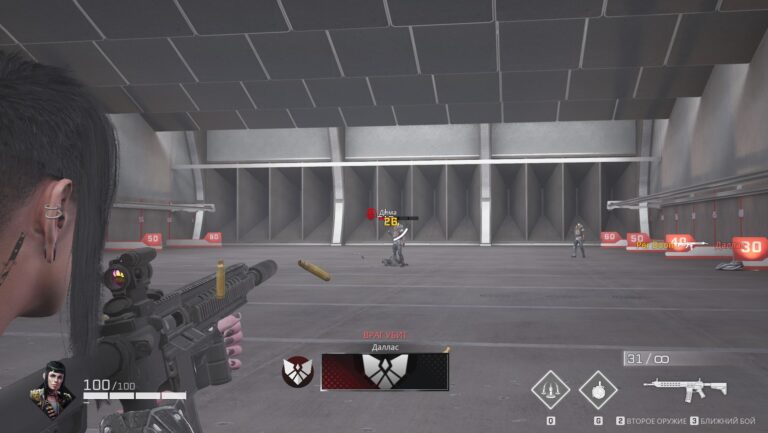This screenshot has height=433, width=768.
Task: Activate the grenade ability diamond
Action: point(598,387)
